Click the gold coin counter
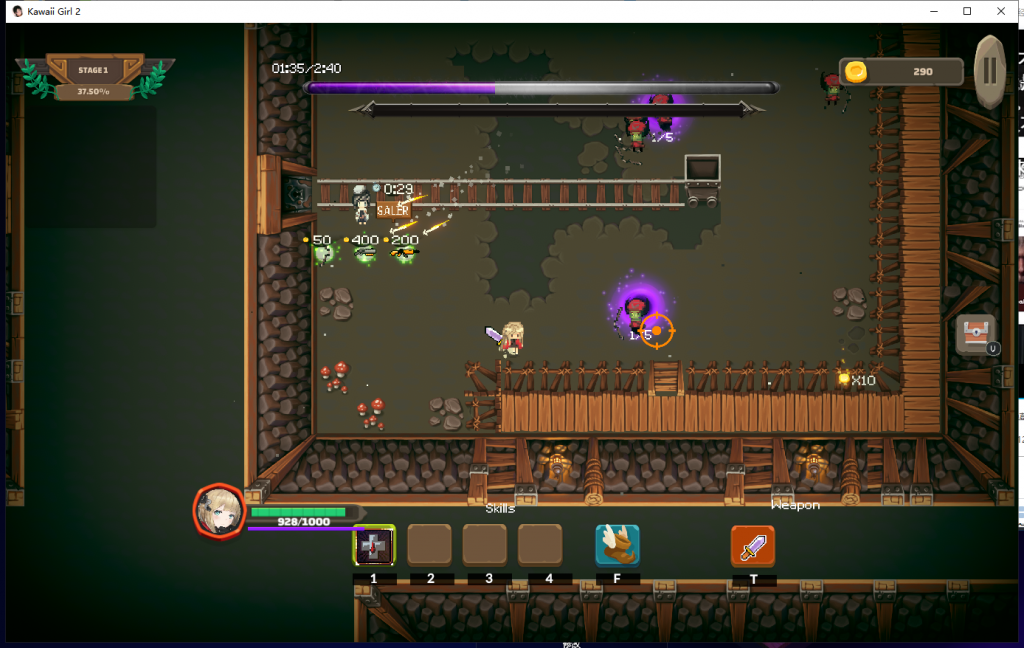The height and width of the screenshot is (648, 1024). coord(900,72)
